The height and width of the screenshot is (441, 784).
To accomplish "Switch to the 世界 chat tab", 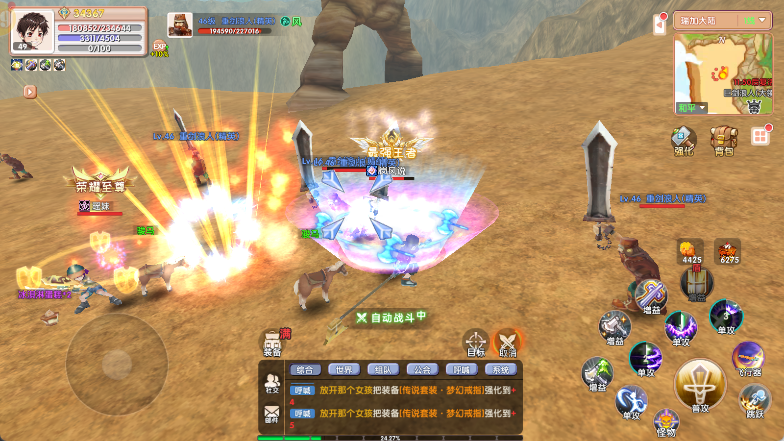I will [343, 369].
